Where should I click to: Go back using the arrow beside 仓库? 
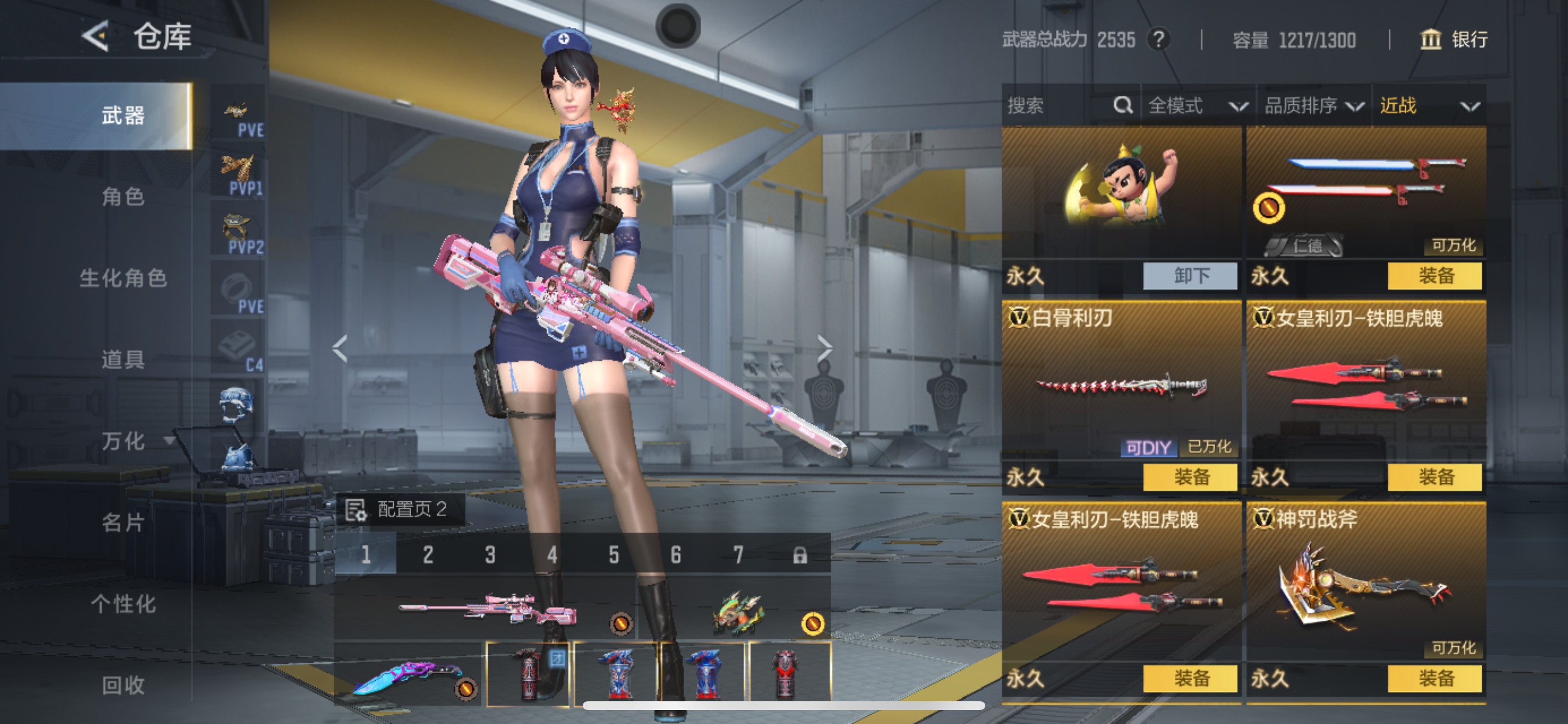pos(96,36)
